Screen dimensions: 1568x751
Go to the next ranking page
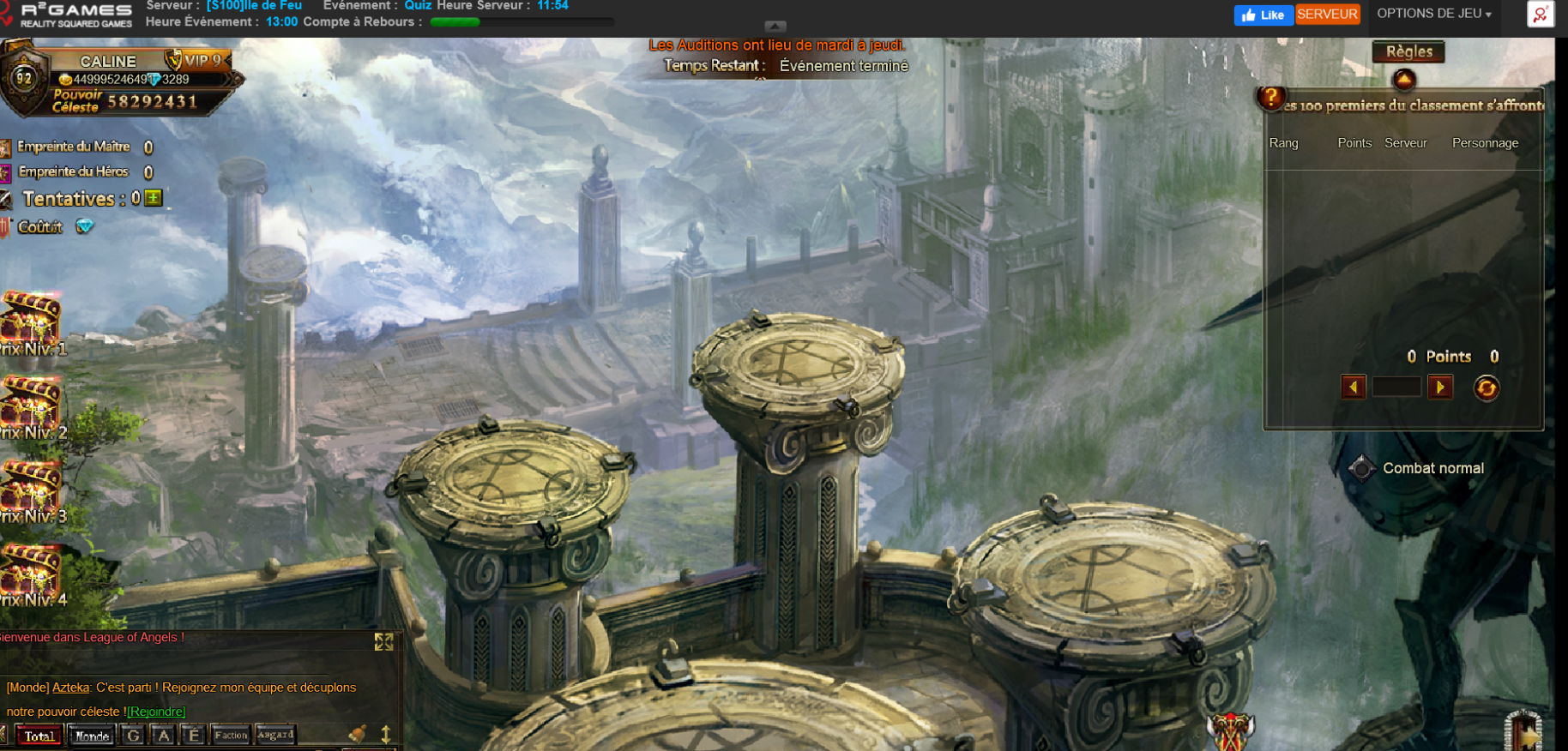[x=1440, y=388]
